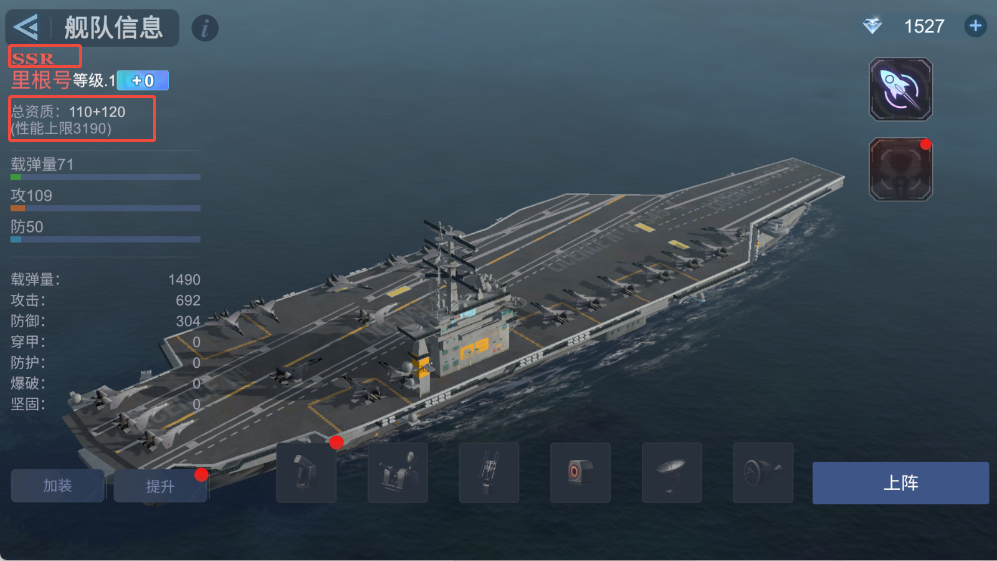The height and width of the screenshot is (561, 997).
Task: Click the 加装 button
Action: click(58, 486)
